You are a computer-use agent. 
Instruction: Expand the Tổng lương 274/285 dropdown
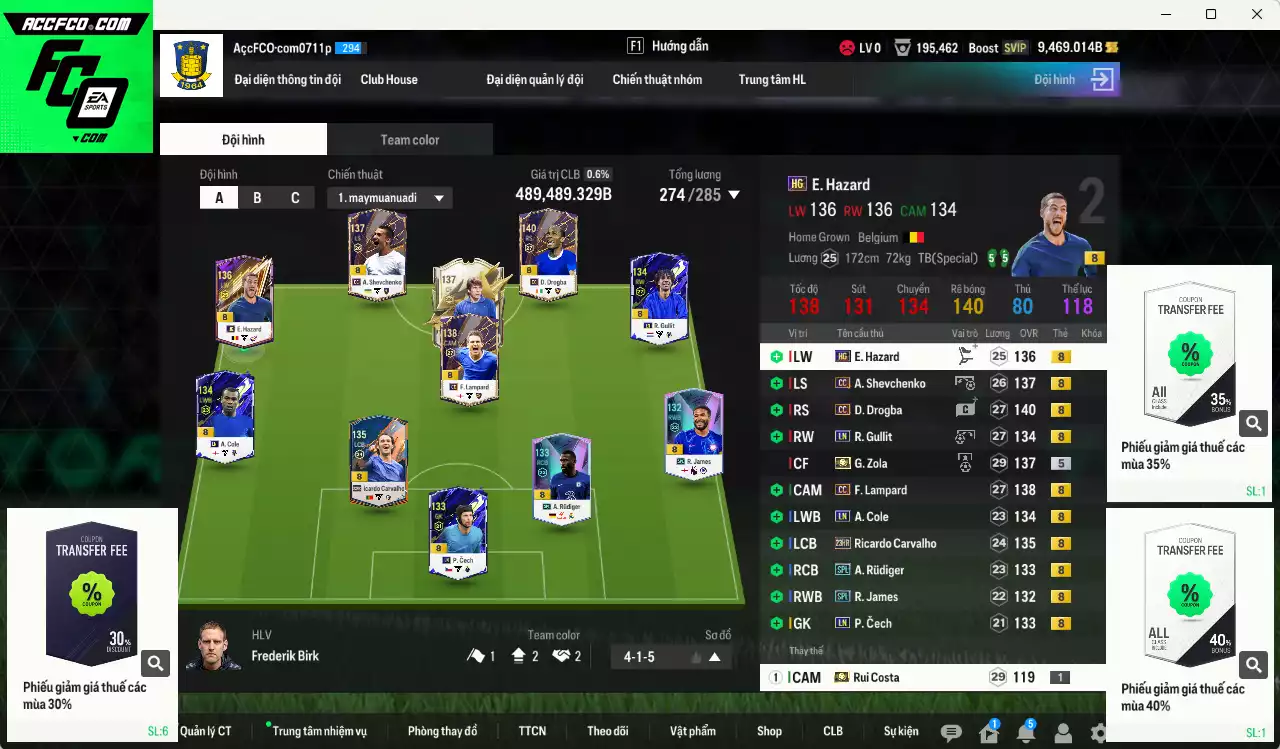pyautogui.click(x=735, y=195)
